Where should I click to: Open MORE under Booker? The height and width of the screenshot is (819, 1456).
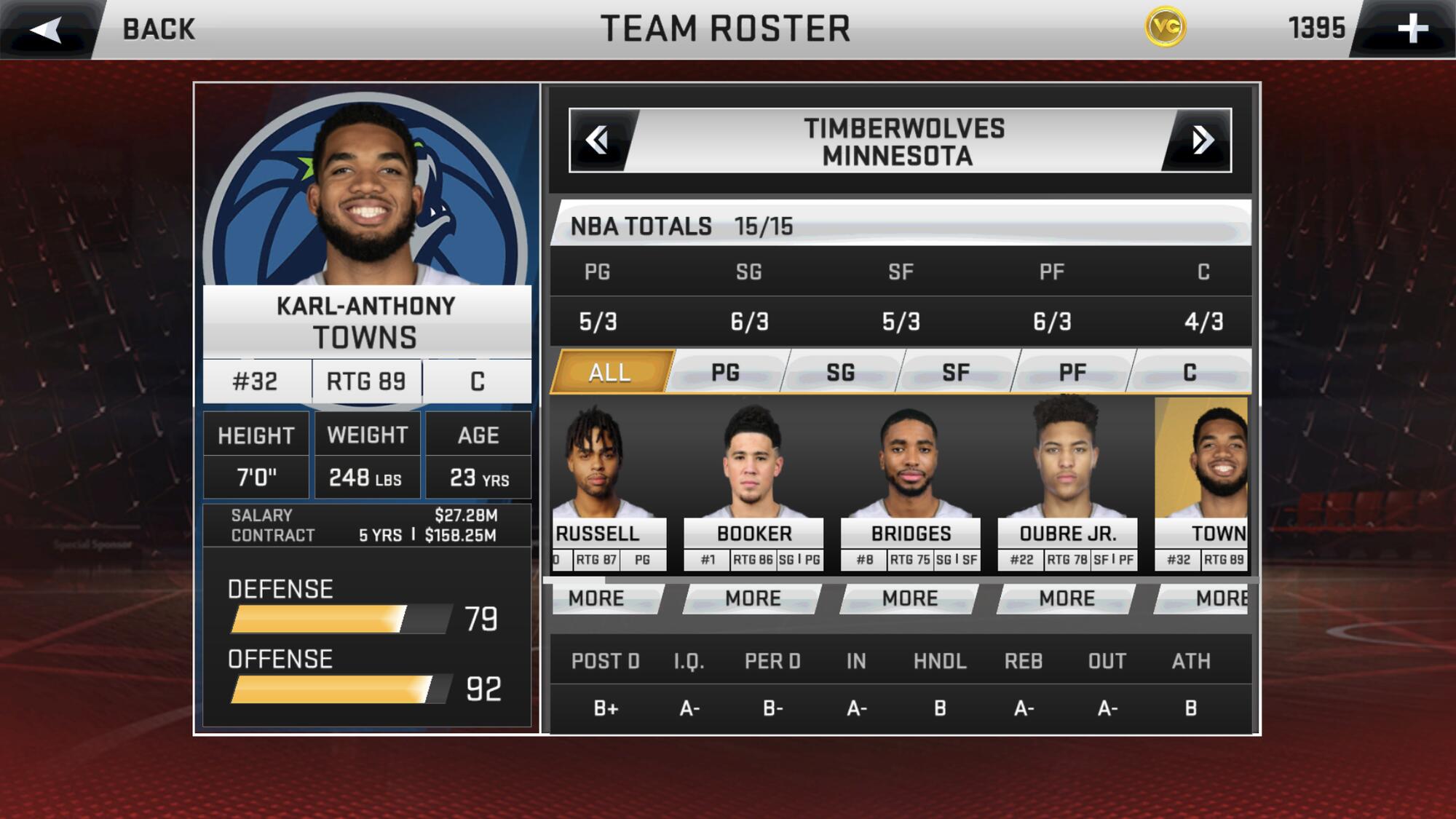[753, 598]
